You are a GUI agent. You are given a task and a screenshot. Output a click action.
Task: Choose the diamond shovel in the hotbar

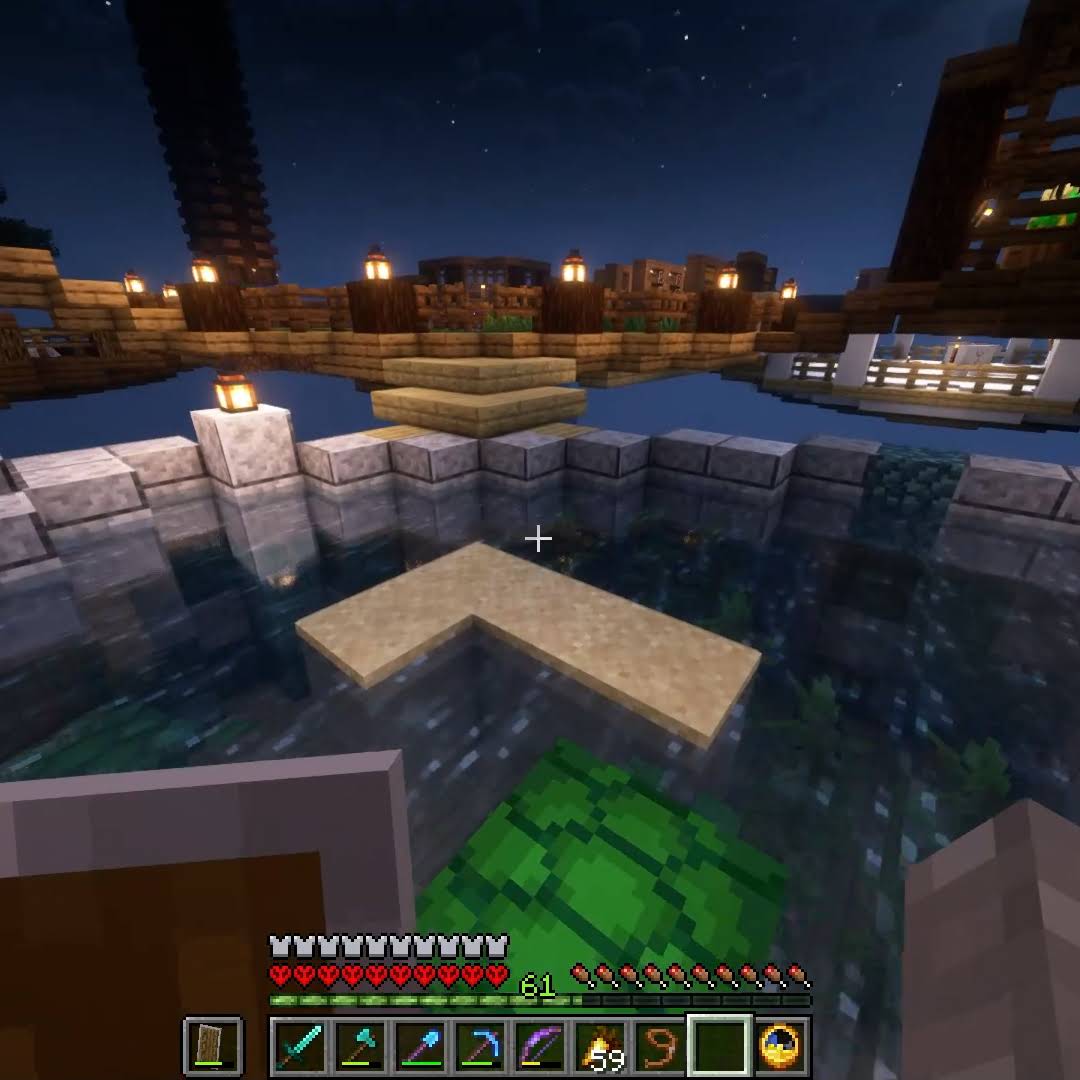(x=420, y=1046)
